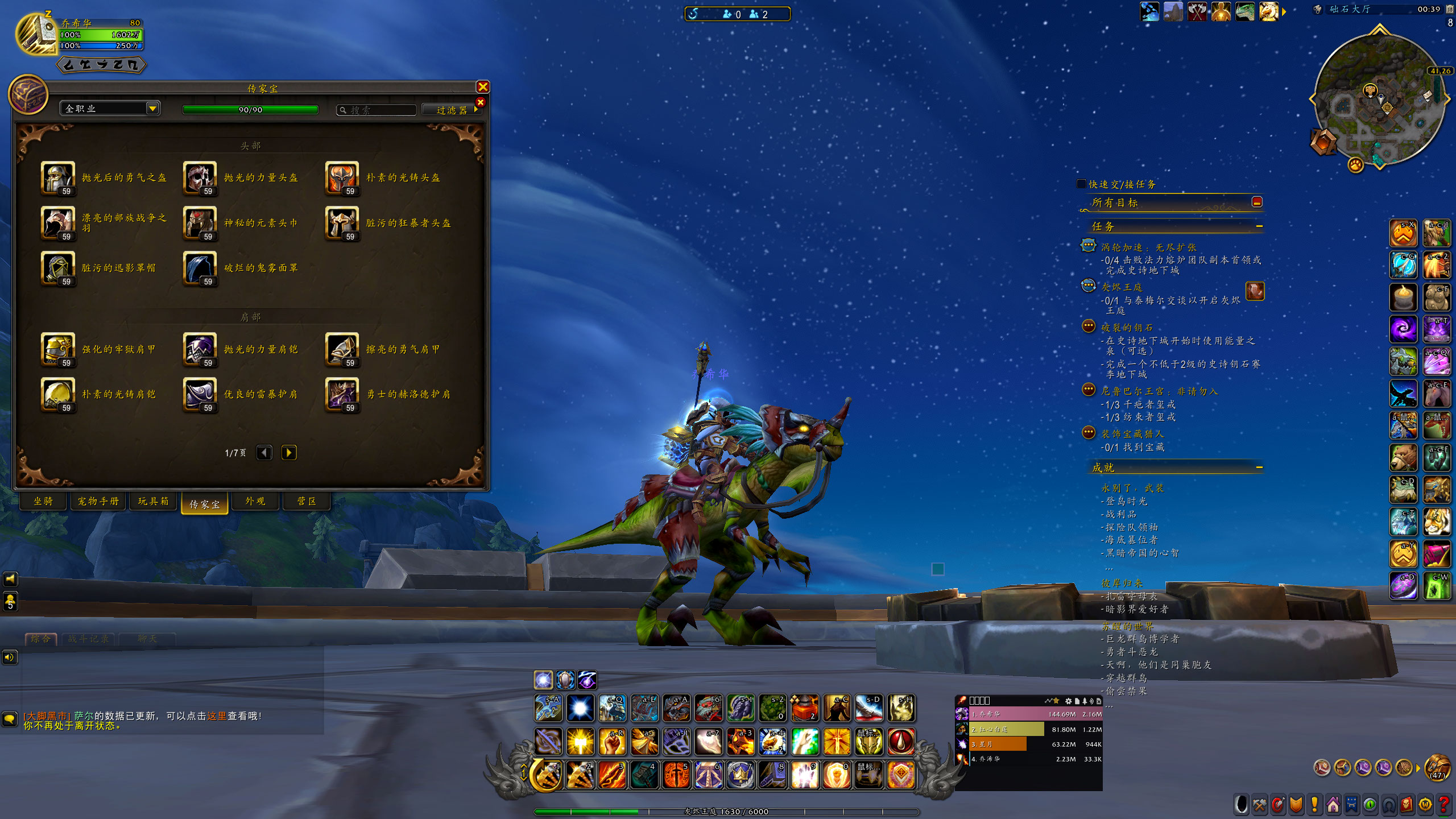Open the red question mark help button
This screenshot has width=1456, height=819.
(1443, 805)
